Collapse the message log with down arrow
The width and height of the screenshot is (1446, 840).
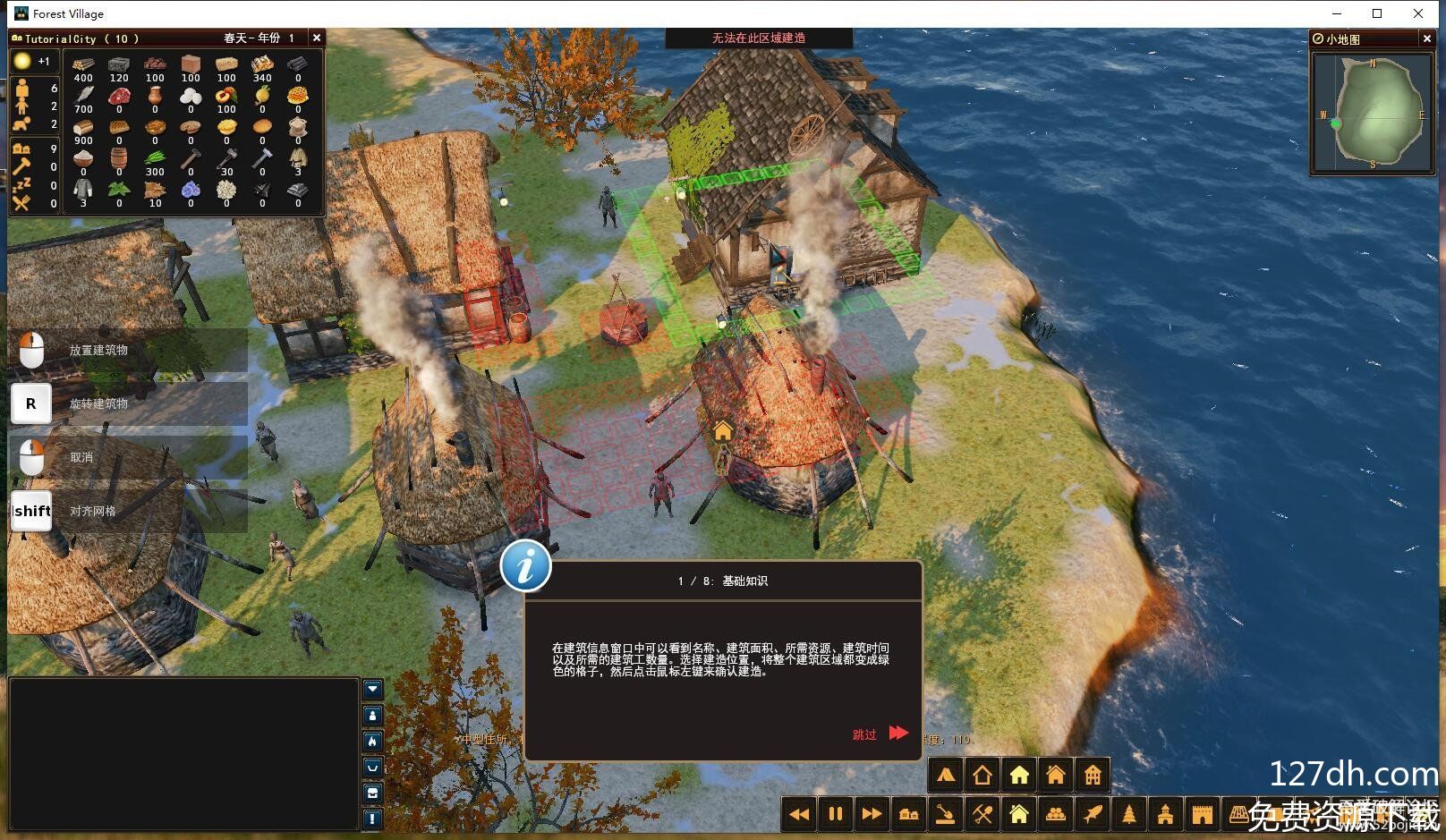pos(373,689)
